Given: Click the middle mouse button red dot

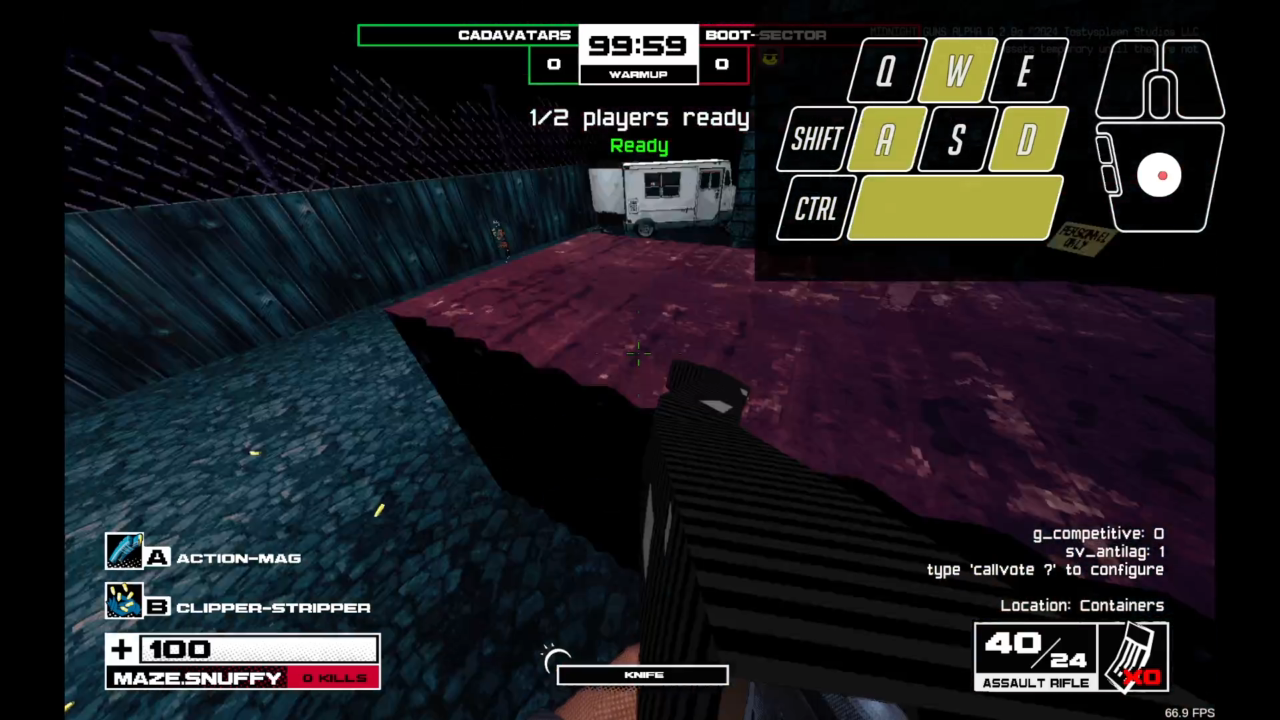Looking at the screenshot, I should point(1162,176).
